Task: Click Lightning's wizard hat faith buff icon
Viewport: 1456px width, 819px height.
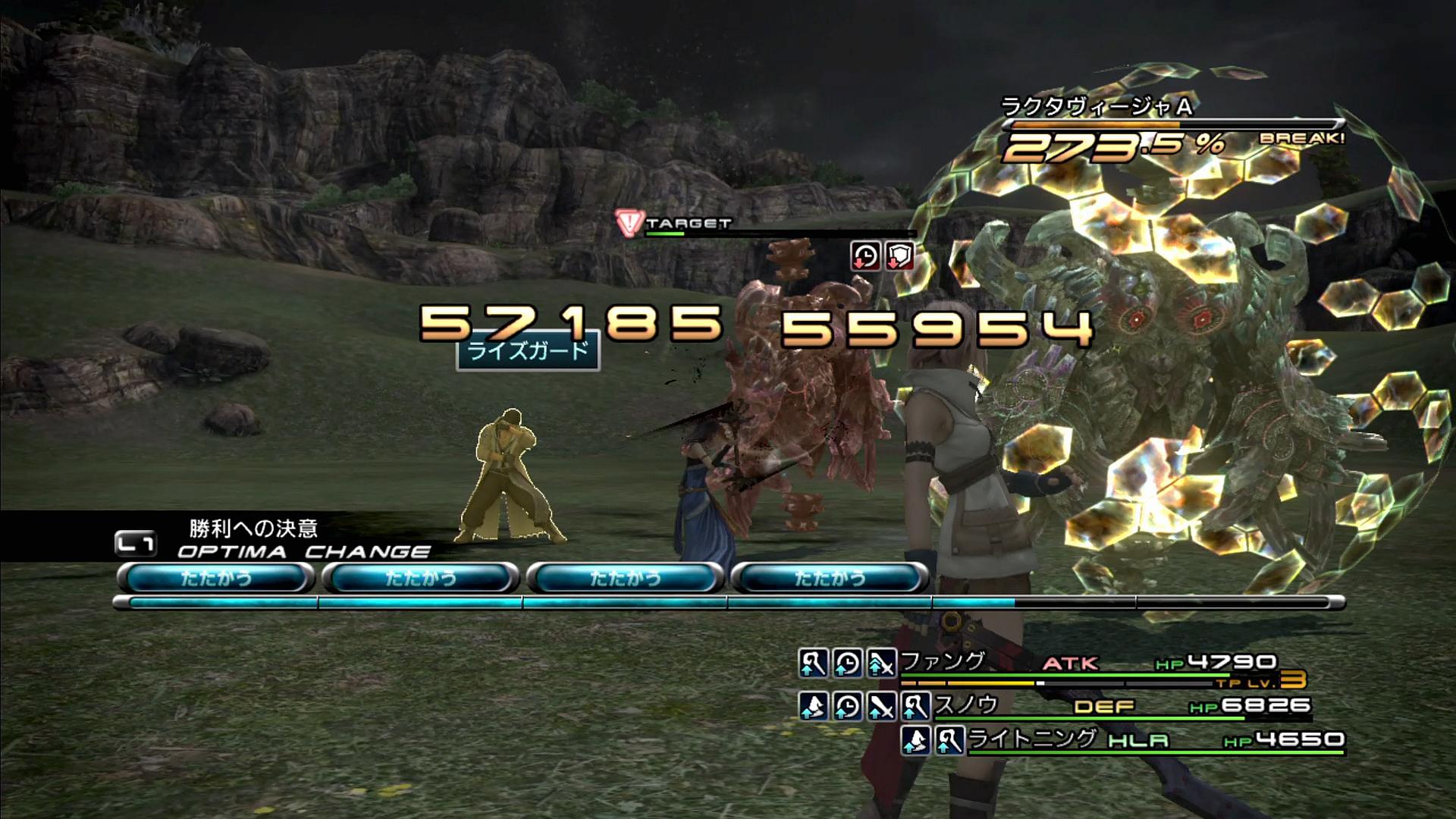Action: click(x=916, y=740)
